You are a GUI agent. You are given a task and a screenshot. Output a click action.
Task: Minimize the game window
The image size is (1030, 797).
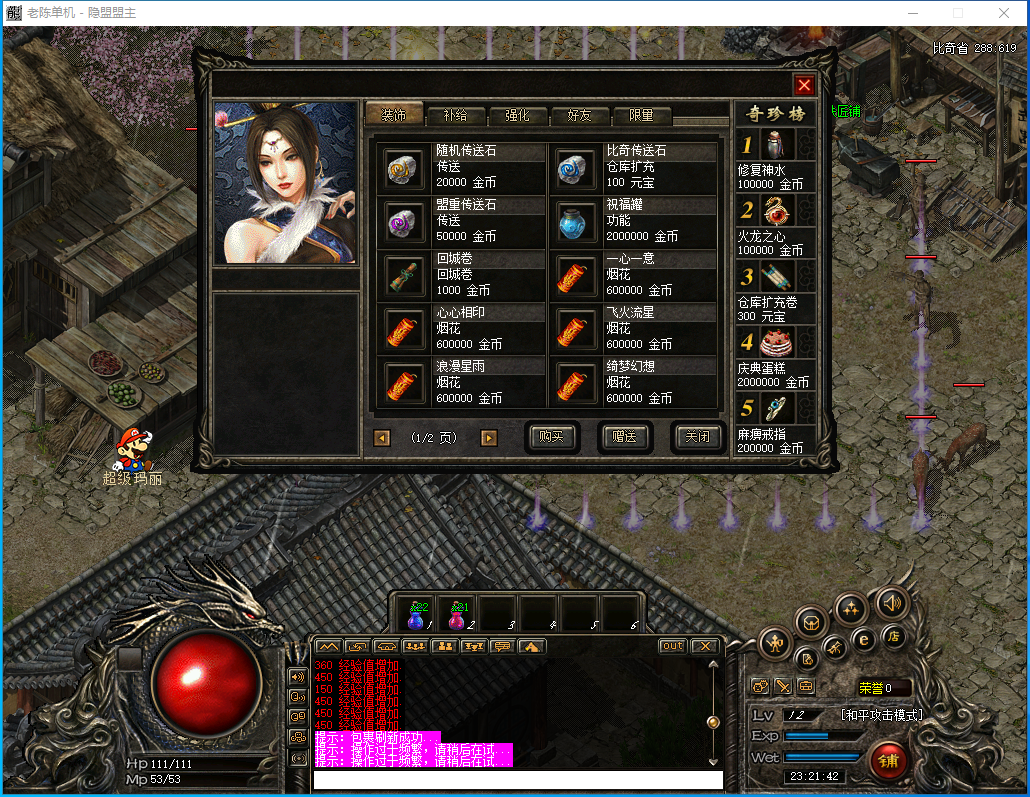912,13
